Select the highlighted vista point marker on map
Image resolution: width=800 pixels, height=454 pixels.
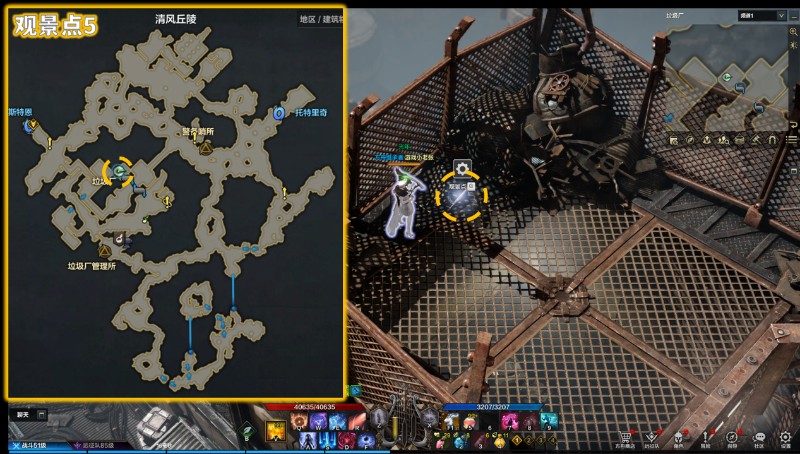120,172
